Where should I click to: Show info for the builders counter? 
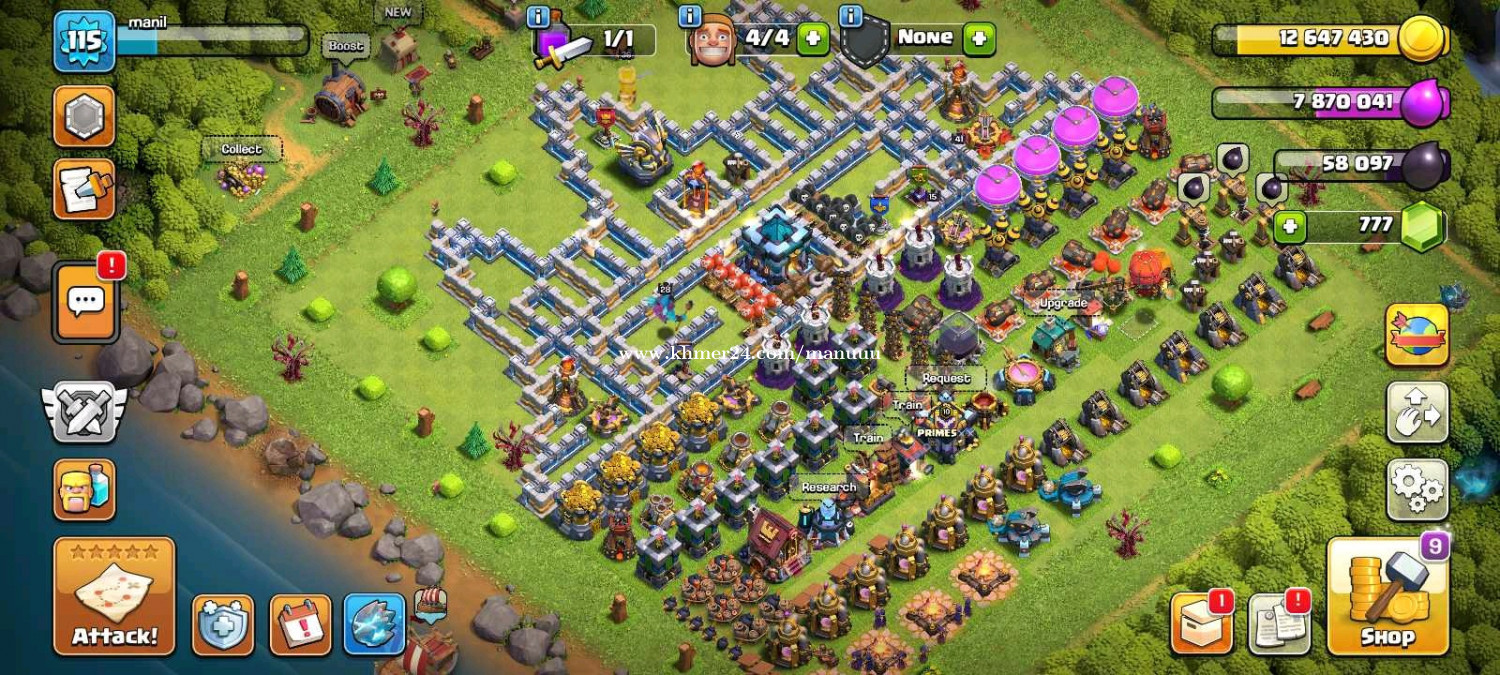click(x=690, y=17)
